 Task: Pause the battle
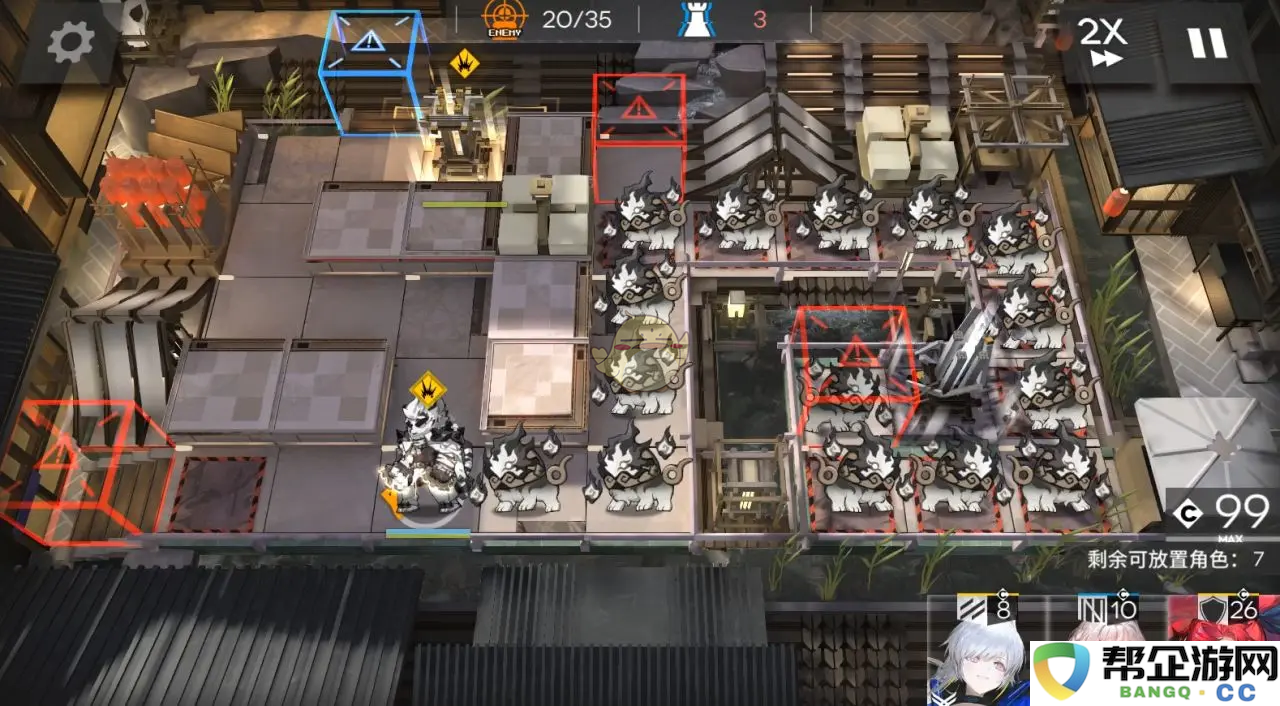(1206, 42)
